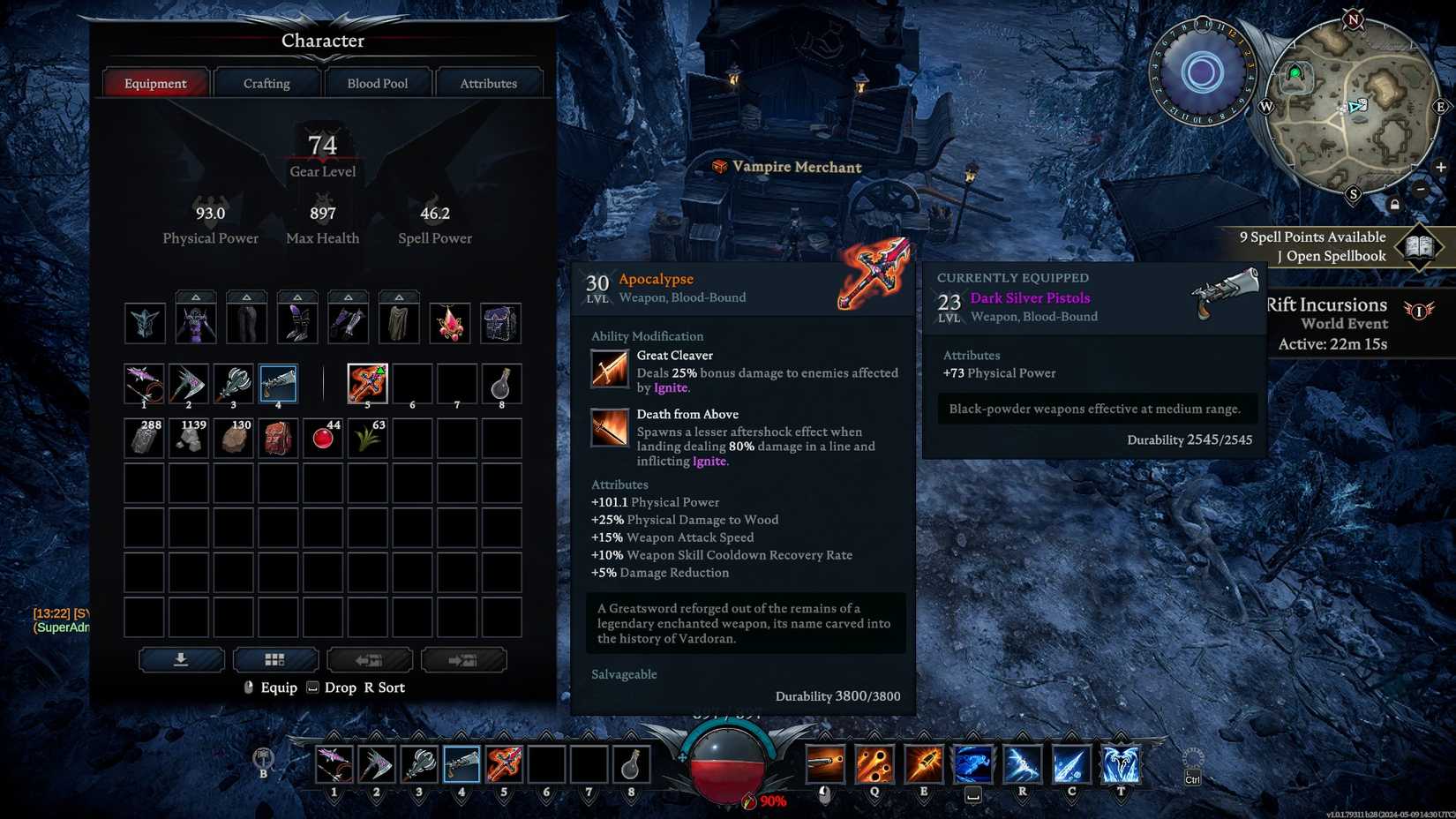Open the Blood Pool tab
The width and height of the screenshot is (1456, 819).
tap(378, 82)
